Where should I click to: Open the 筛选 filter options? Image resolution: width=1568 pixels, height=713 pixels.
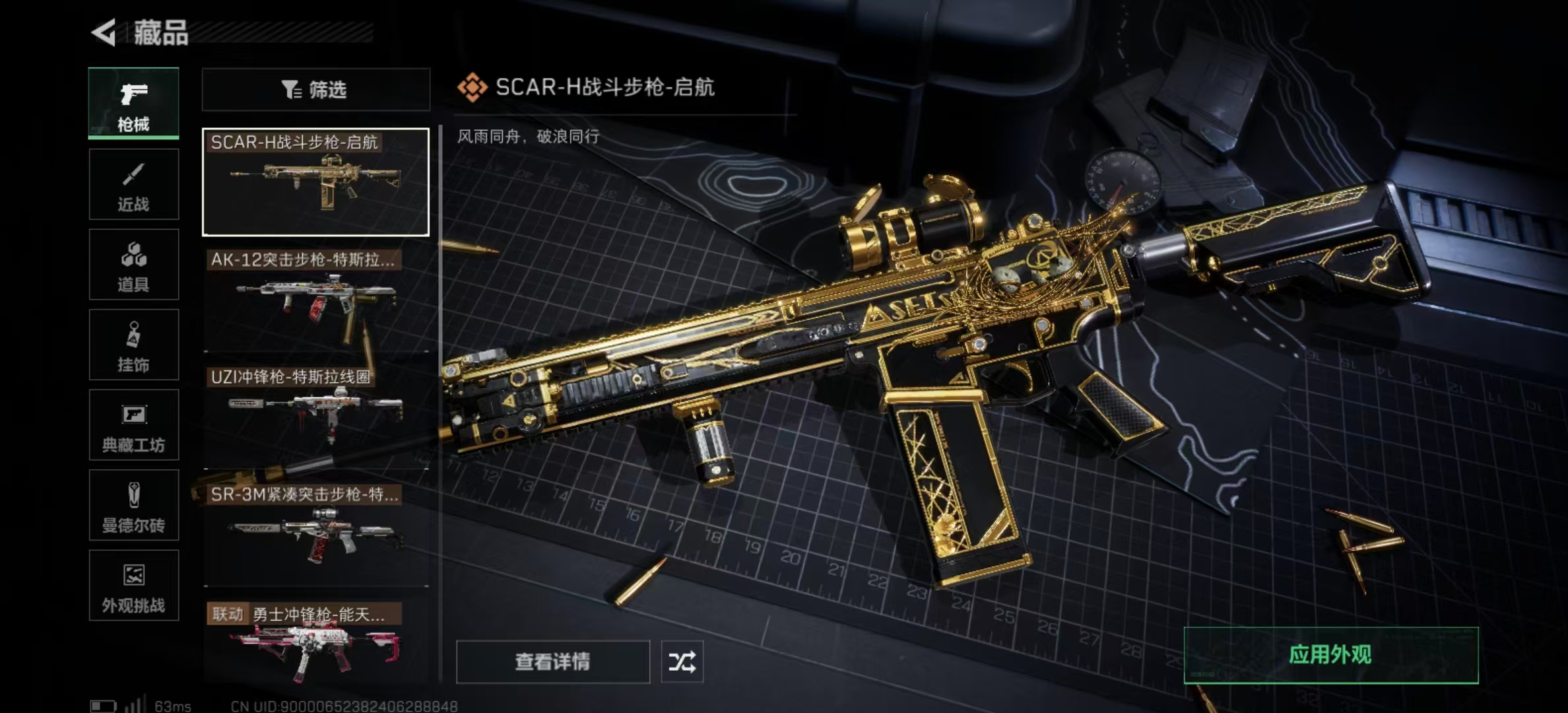point(315,90)
